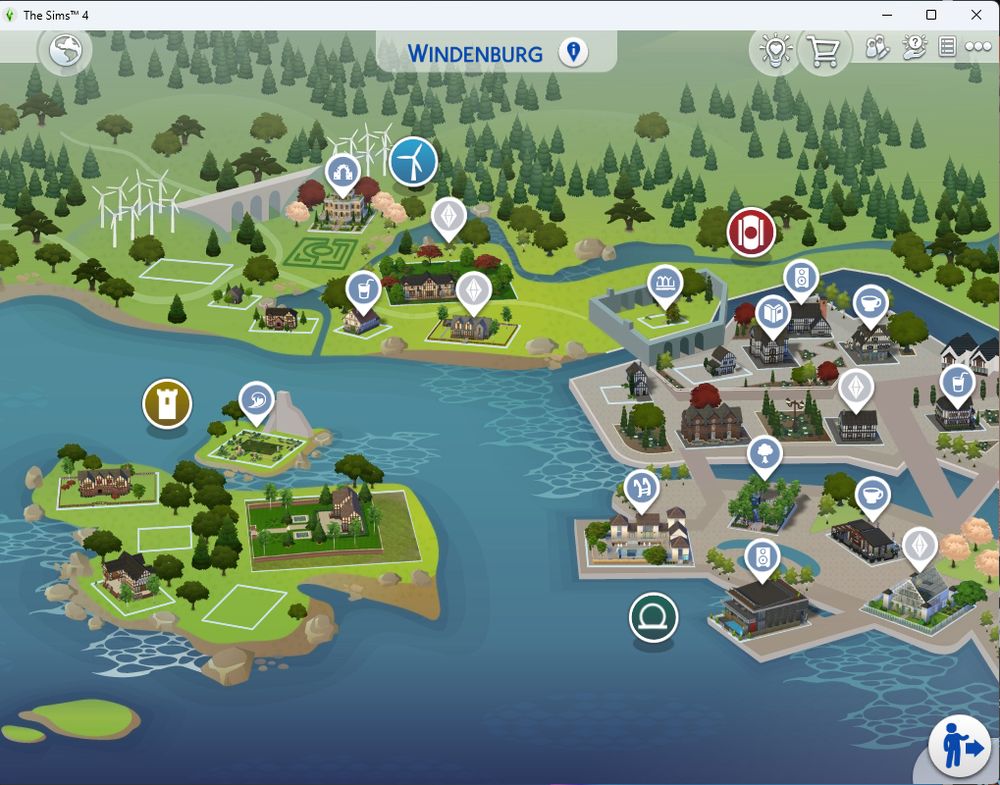This screenshot has width=1000, height=785.
Task: Select the arched building marker near windmills
Action: [342, 171]
